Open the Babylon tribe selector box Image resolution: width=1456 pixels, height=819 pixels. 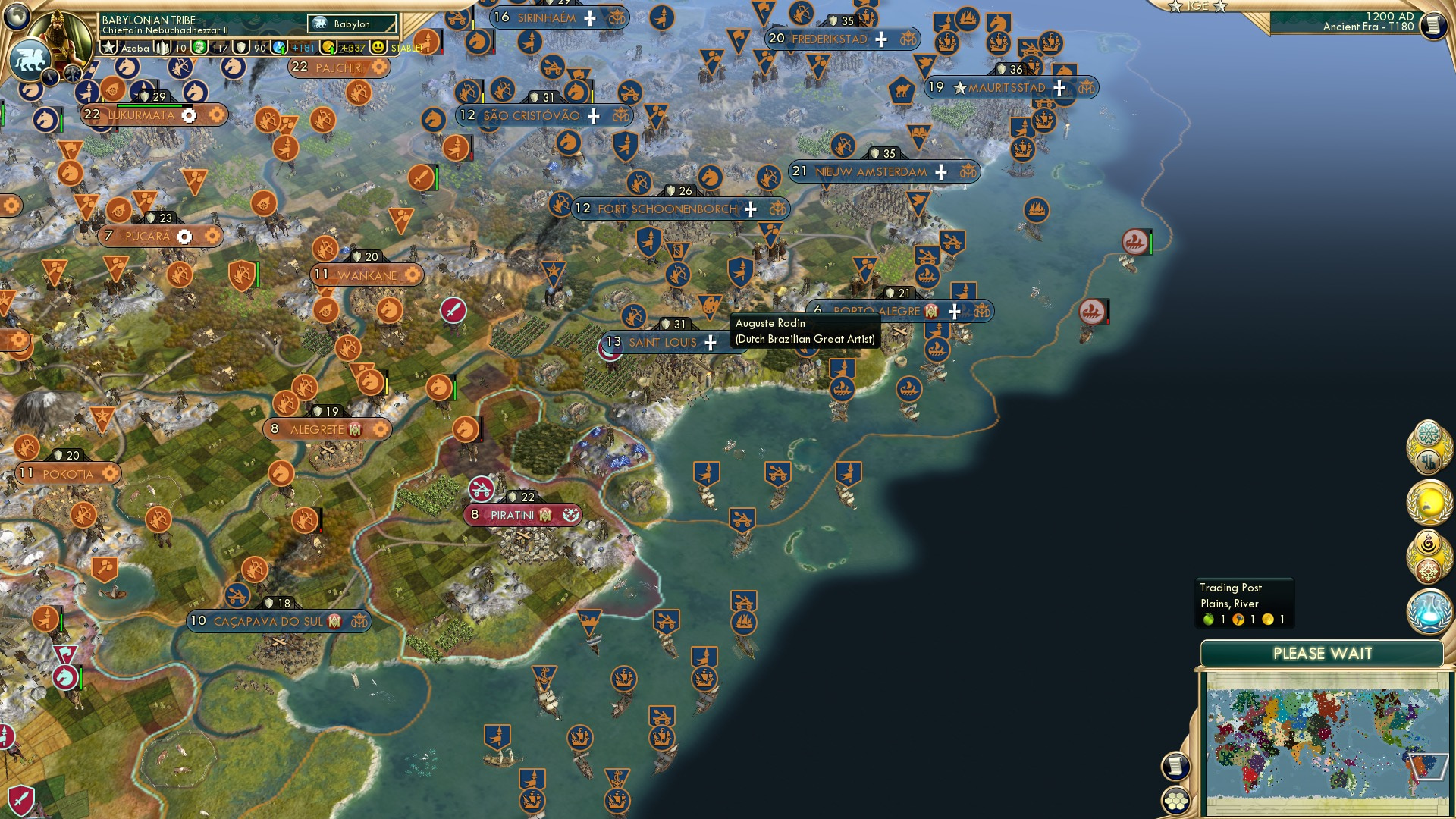point(351,24)
